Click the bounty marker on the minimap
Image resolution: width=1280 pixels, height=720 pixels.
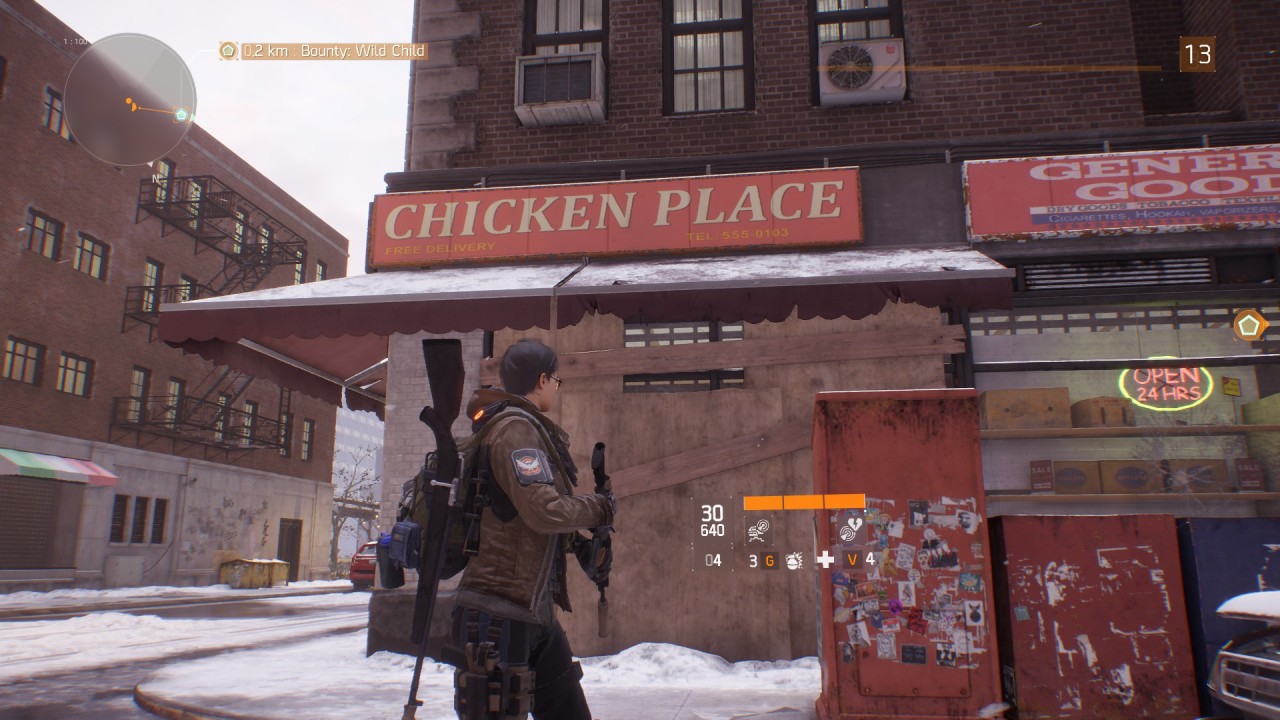[181, 115]
